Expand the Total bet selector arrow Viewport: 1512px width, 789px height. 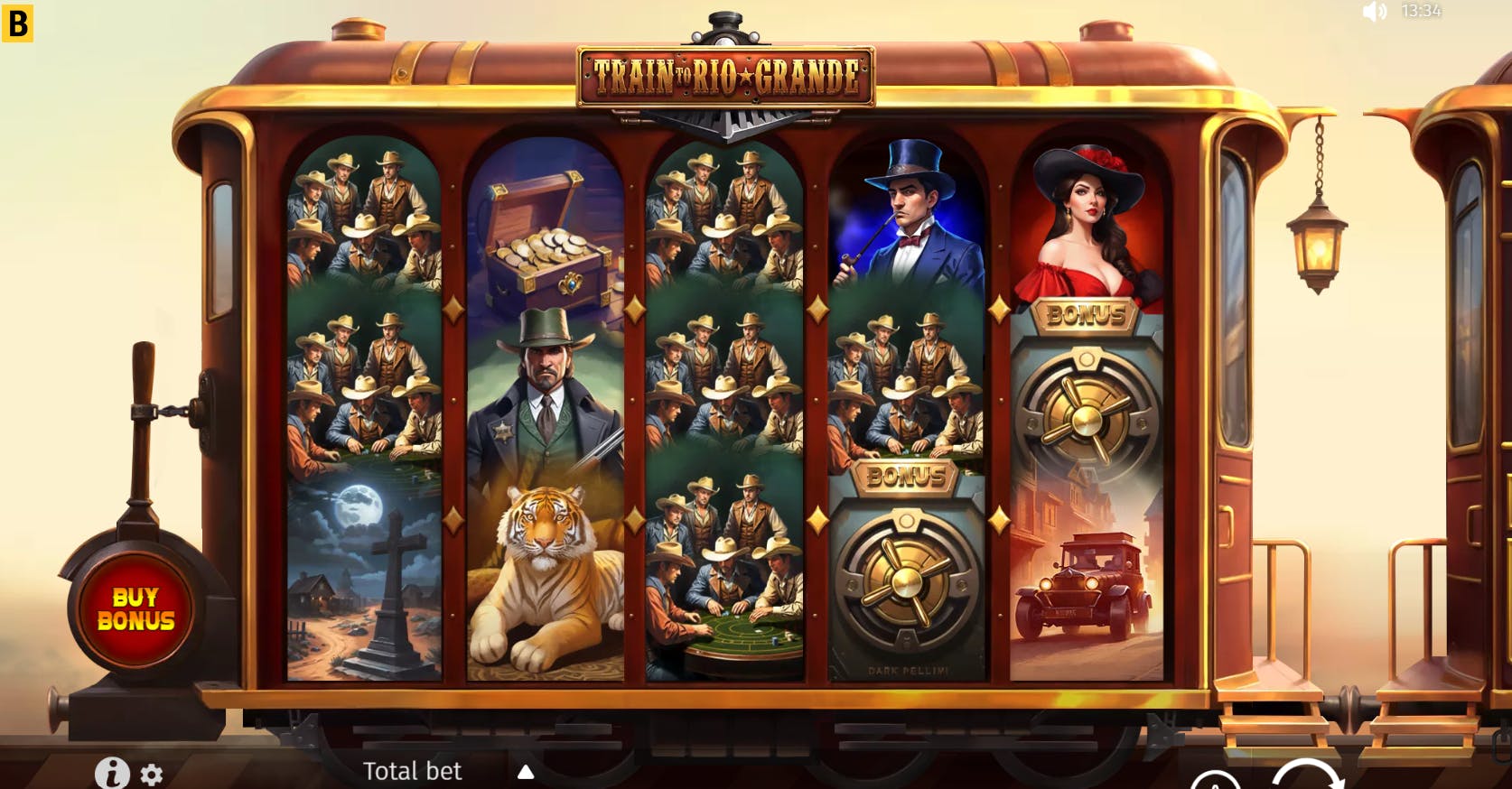(x=526, y=772)
